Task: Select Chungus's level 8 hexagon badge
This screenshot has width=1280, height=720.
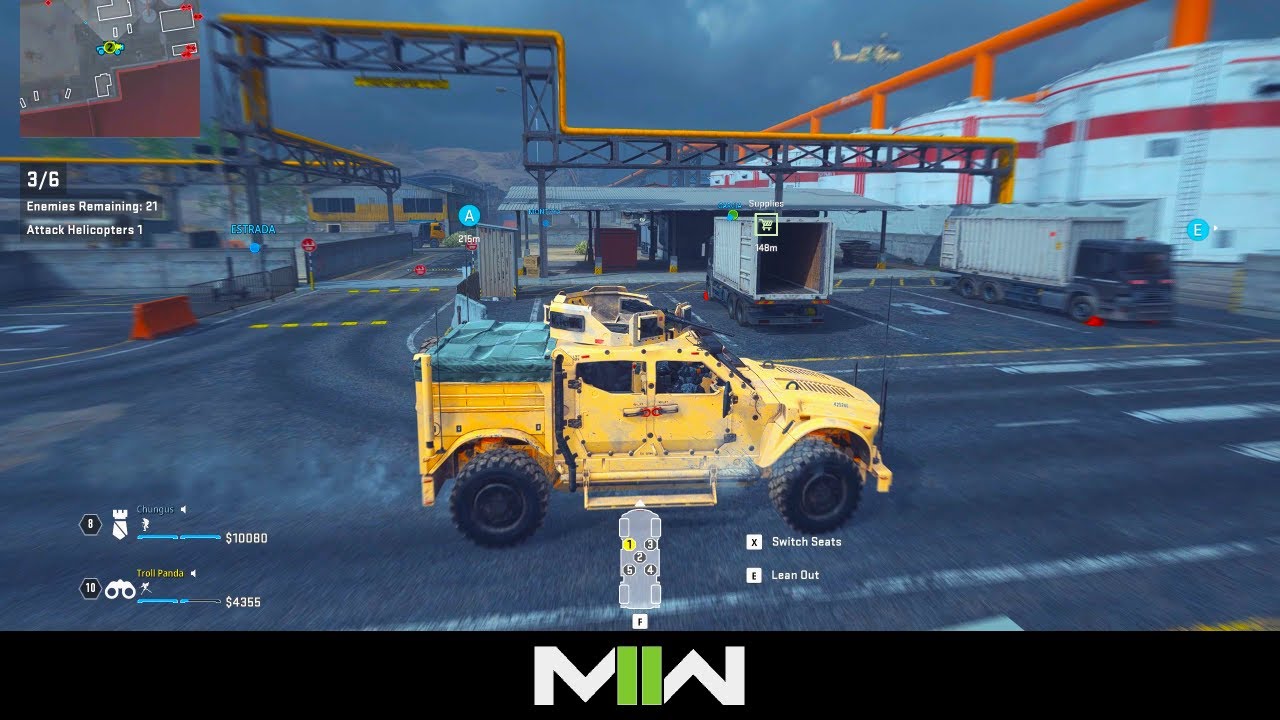Action: (x=90, y=524)
